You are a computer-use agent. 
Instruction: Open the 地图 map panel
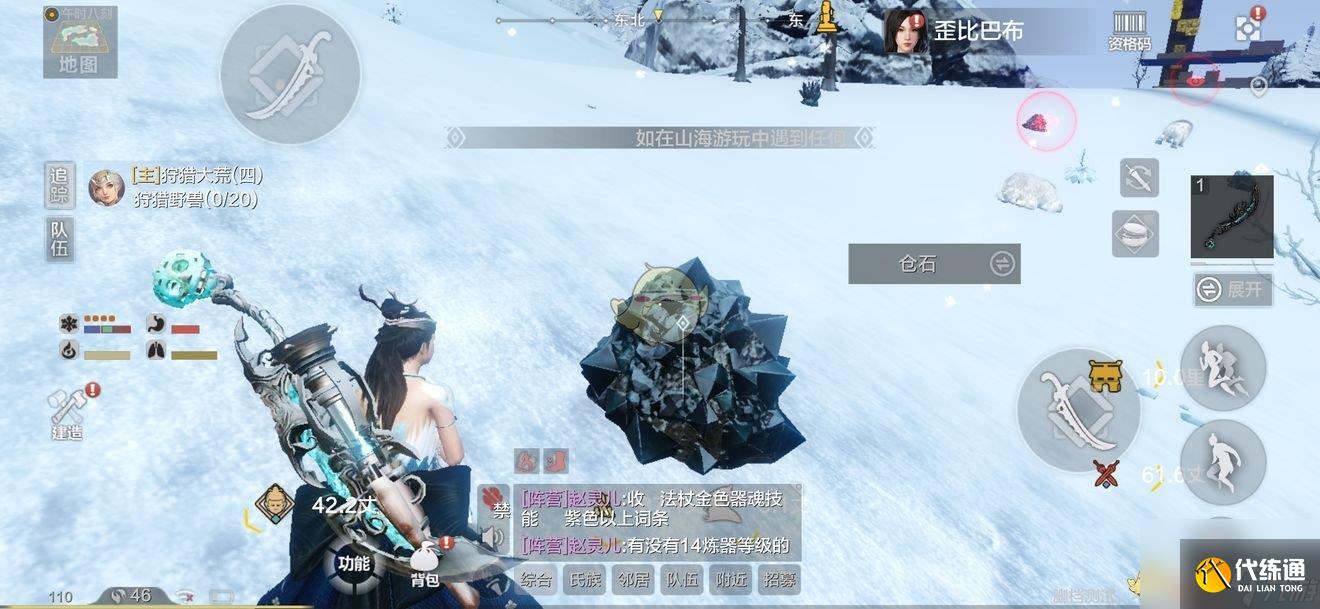click(x=80, y=43)
